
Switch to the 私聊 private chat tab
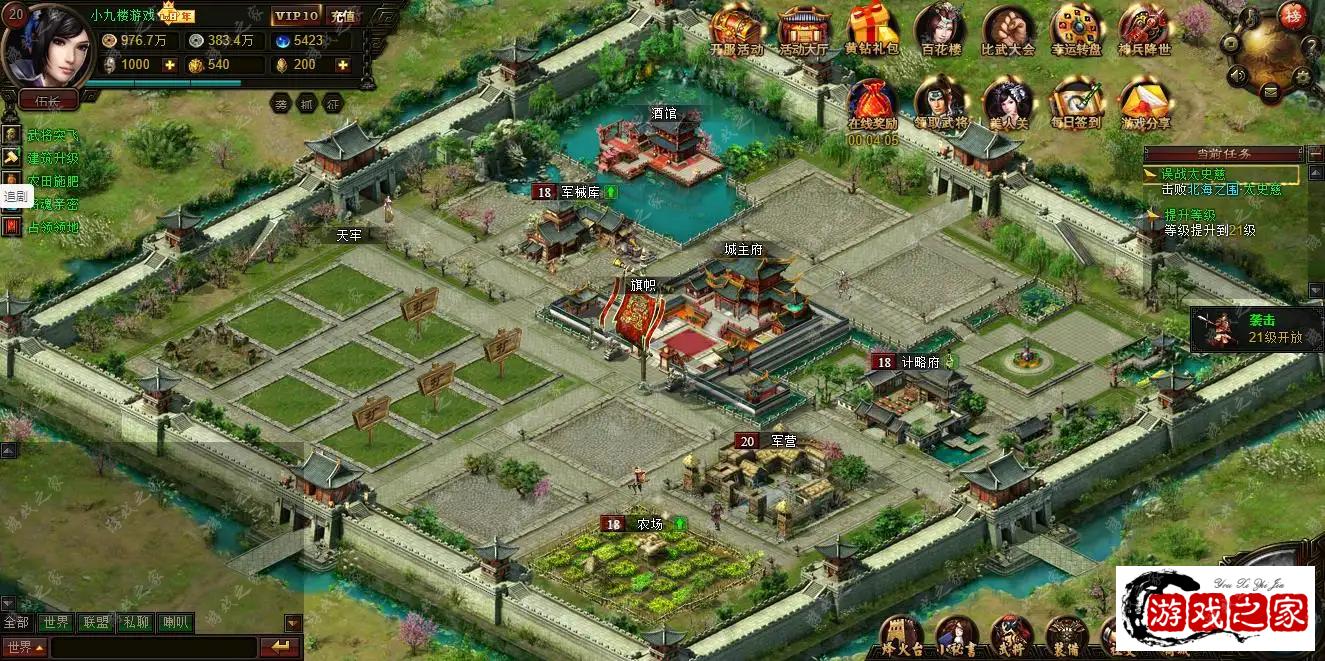(x=135, y=623)
